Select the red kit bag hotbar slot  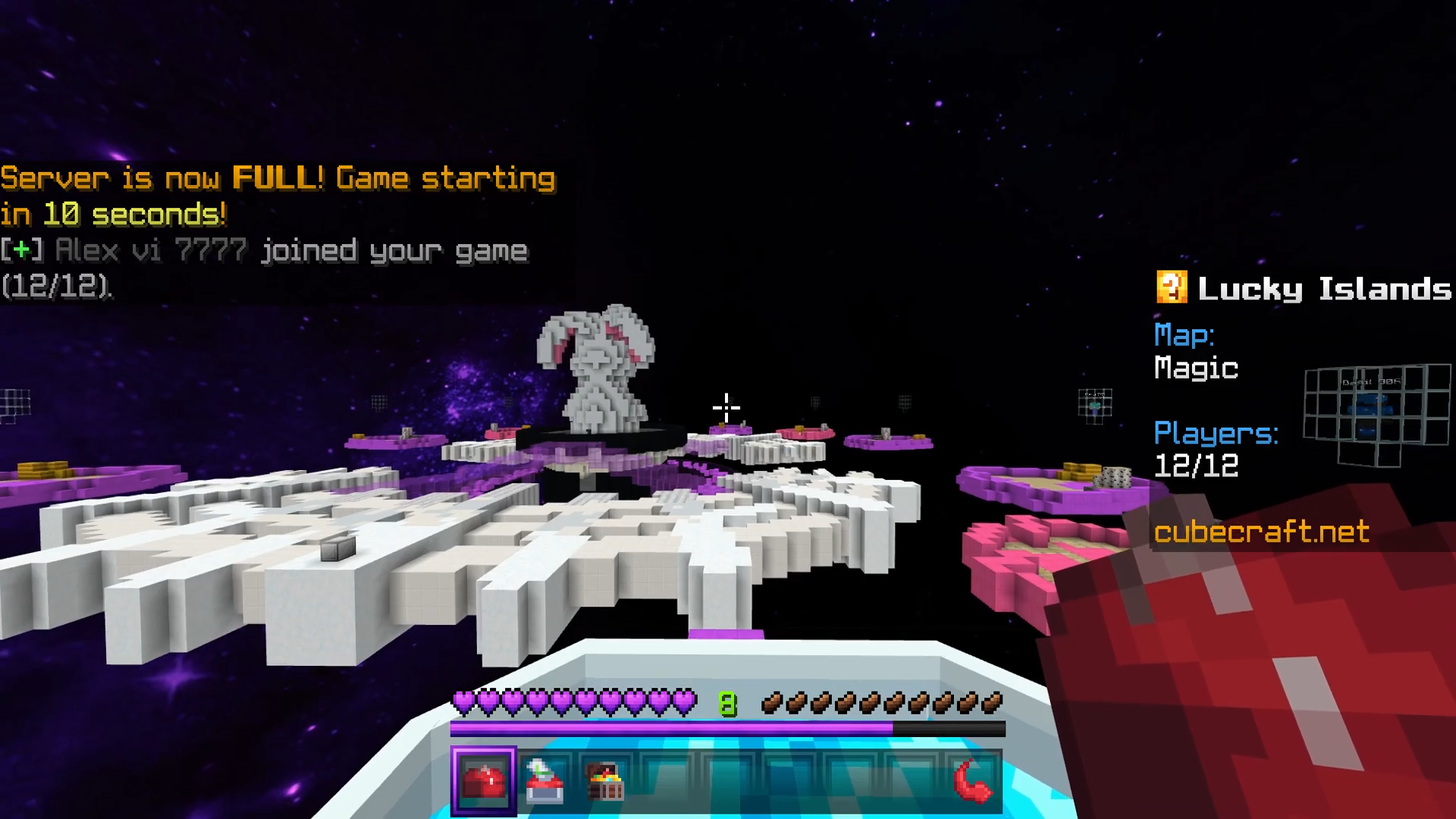tap(484, 781)
